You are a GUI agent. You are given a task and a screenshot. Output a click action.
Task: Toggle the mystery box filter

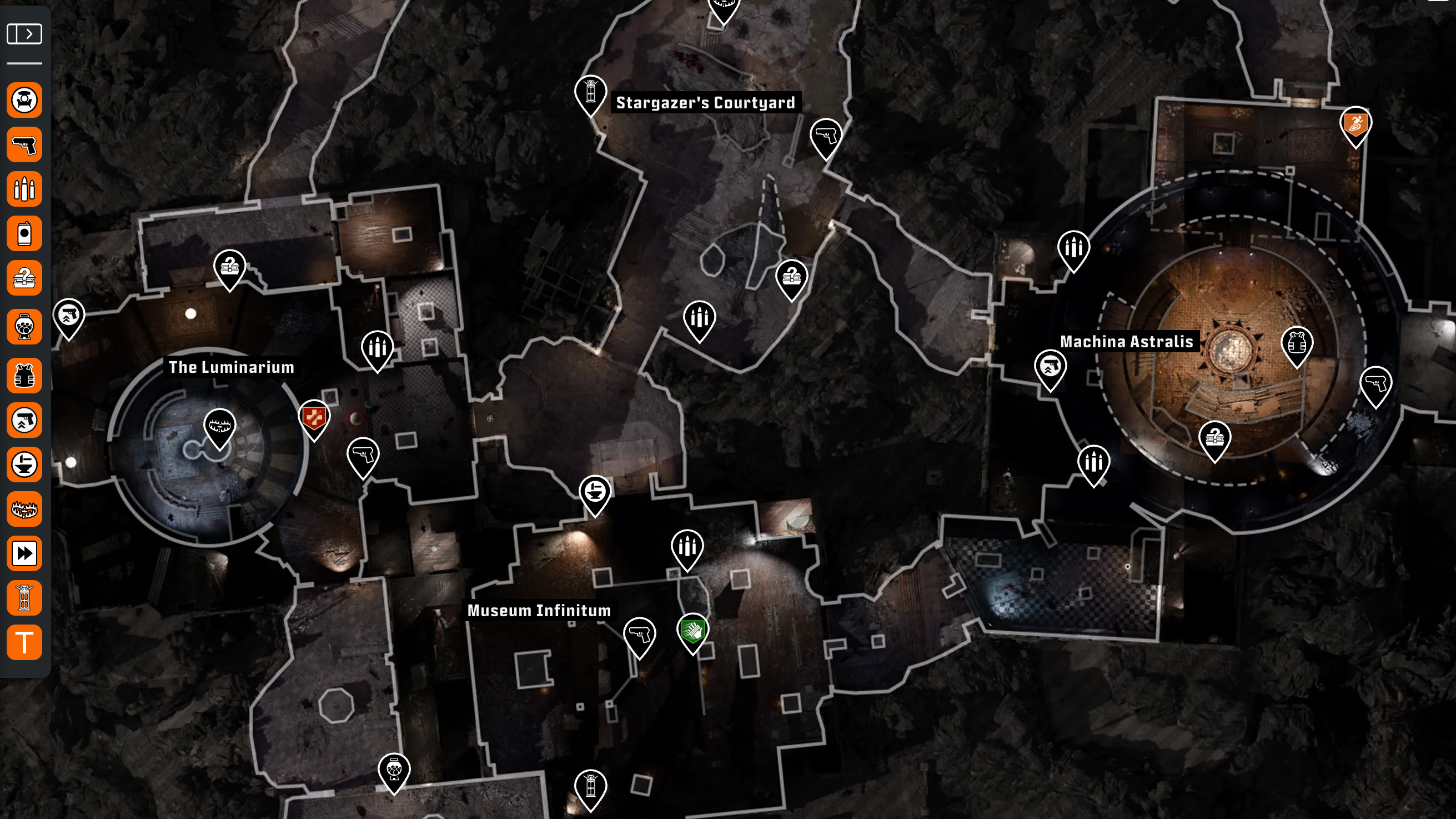(24, 278)
